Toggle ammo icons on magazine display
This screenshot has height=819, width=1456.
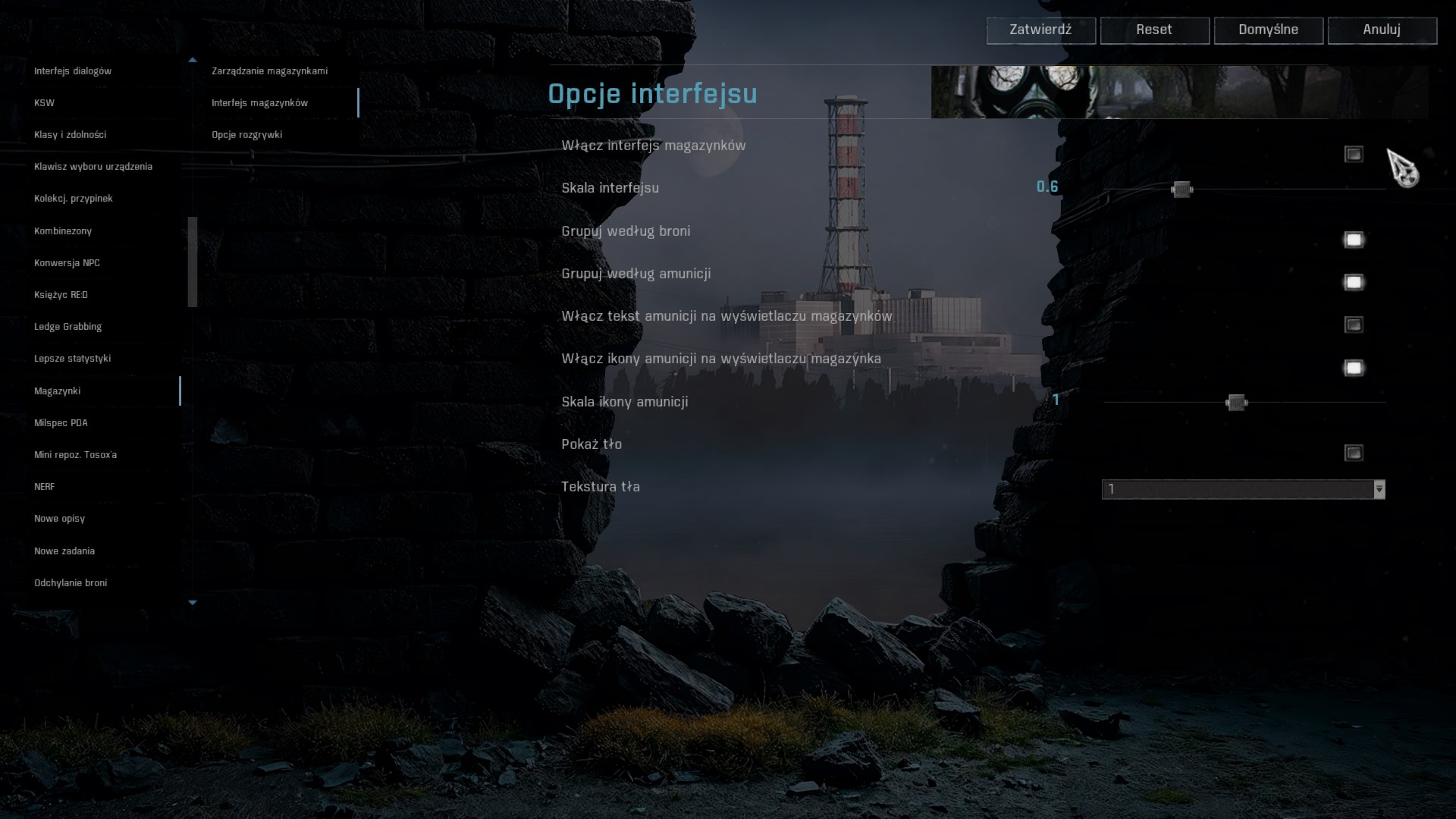1354,369
